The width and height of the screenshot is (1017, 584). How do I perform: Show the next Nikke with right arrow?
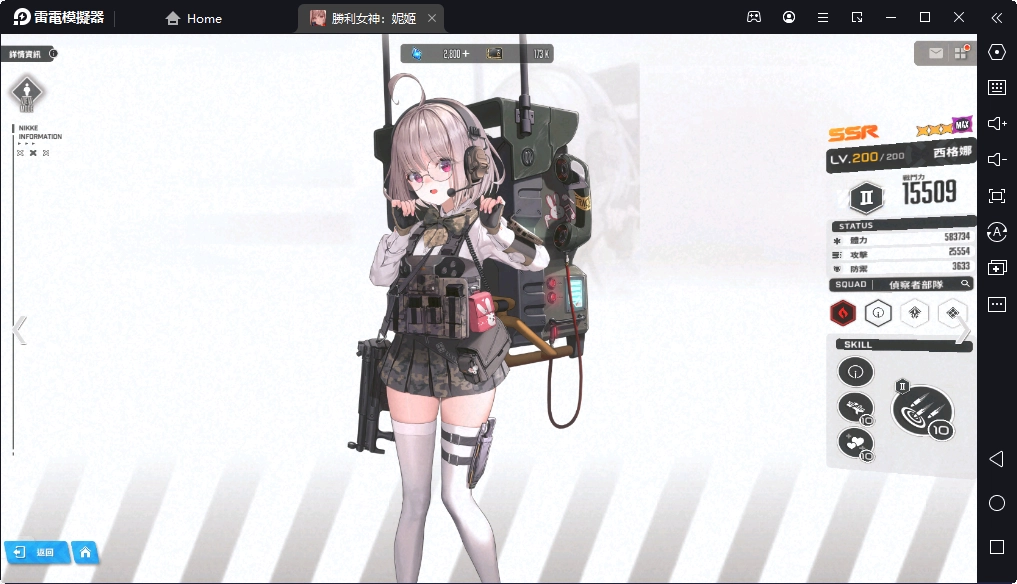962,332
